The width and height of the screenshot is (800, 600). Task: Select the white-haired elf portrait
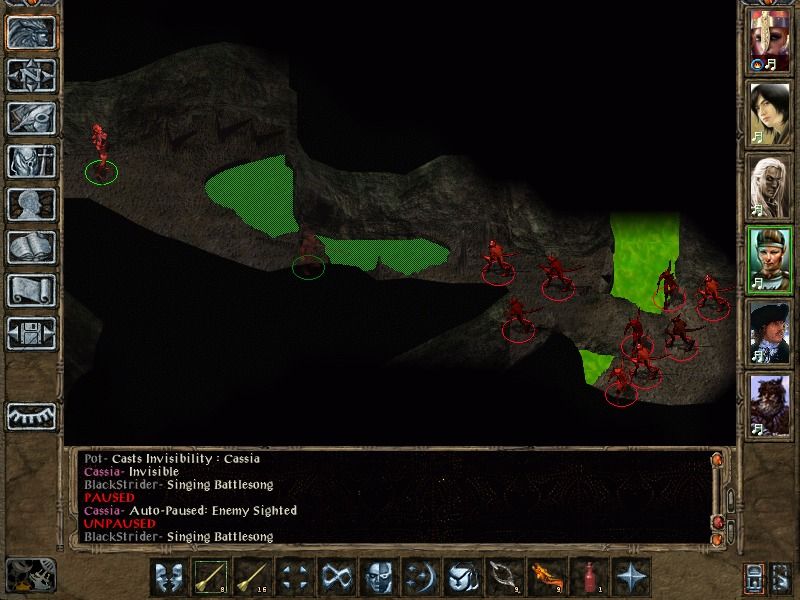coord(769,186)
